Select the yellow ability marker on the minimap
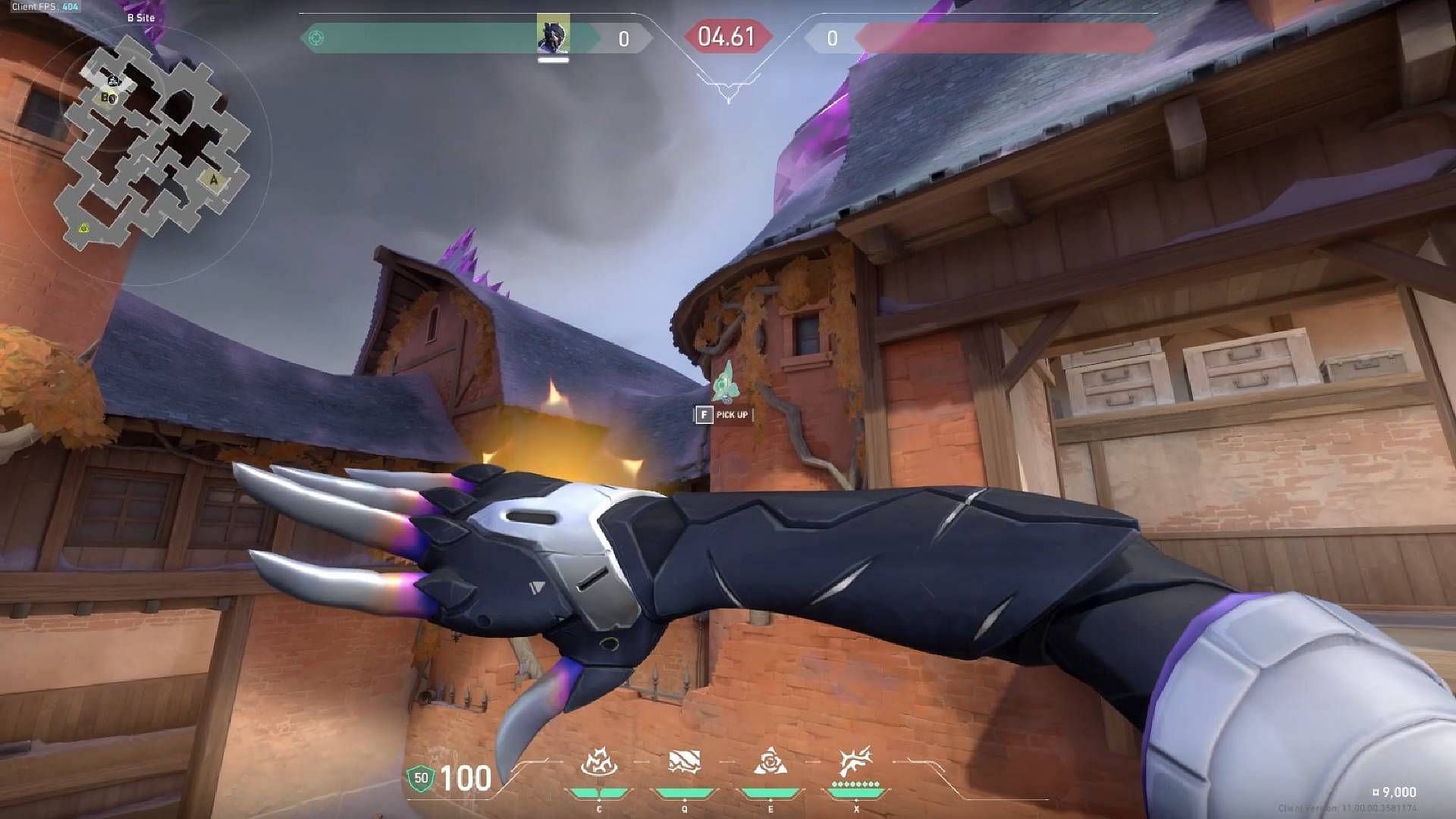 pos(84,227)
